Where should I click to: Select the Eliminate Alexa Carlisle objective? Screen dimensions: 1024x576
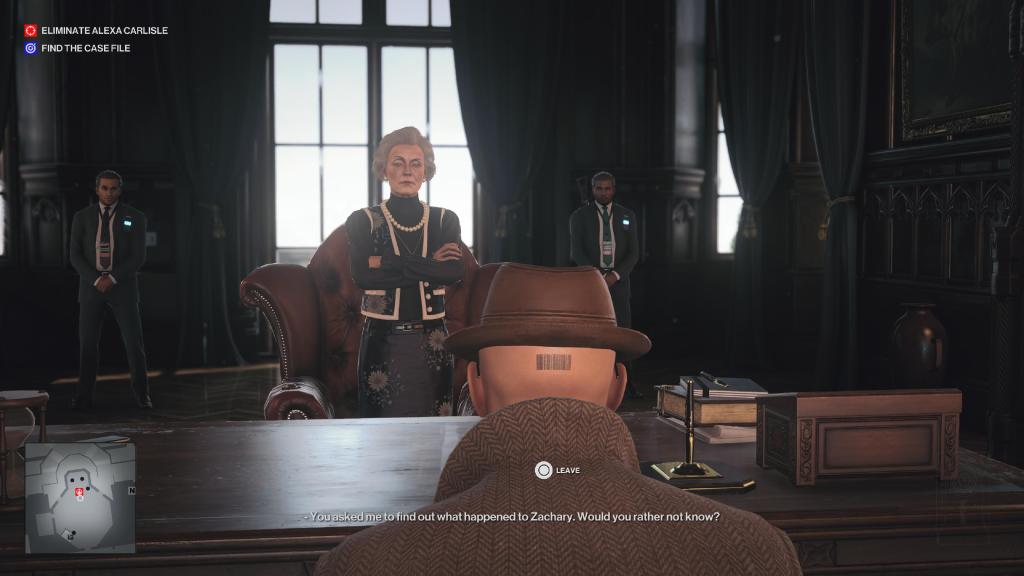[x=103, y=31]
